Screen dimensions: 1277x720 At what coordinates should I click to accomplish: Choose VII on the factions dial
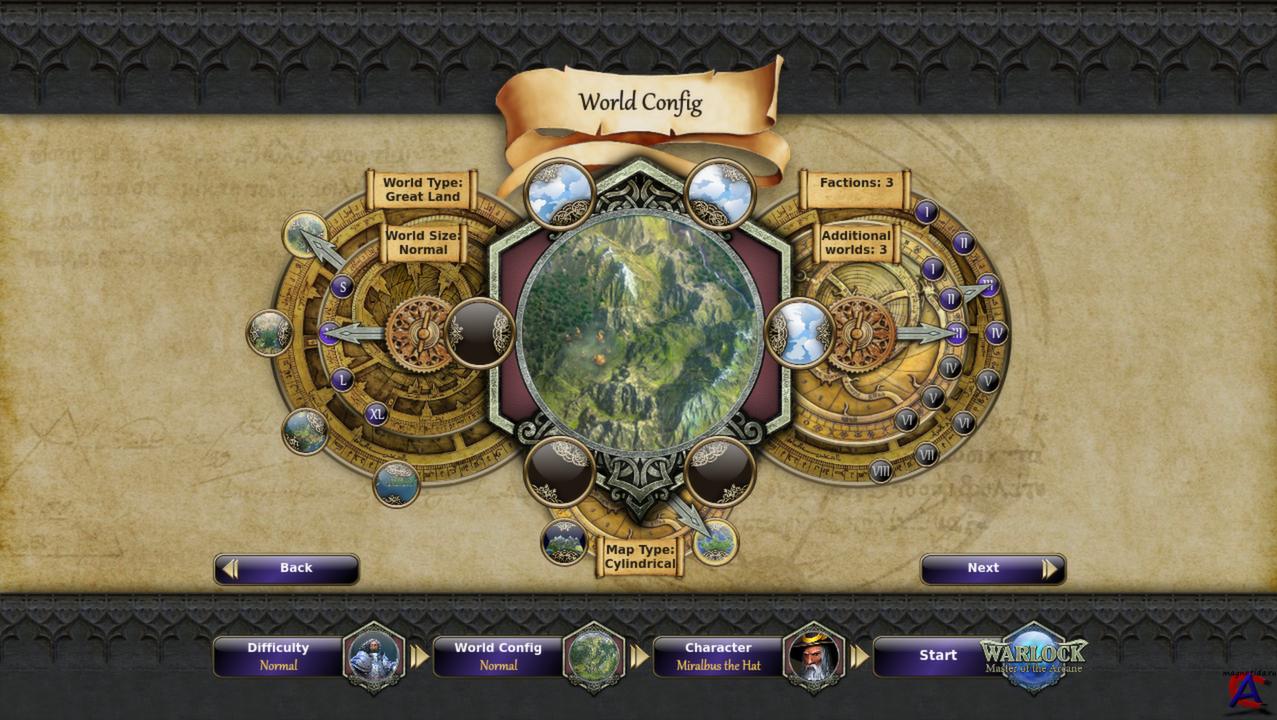[927, 455]
